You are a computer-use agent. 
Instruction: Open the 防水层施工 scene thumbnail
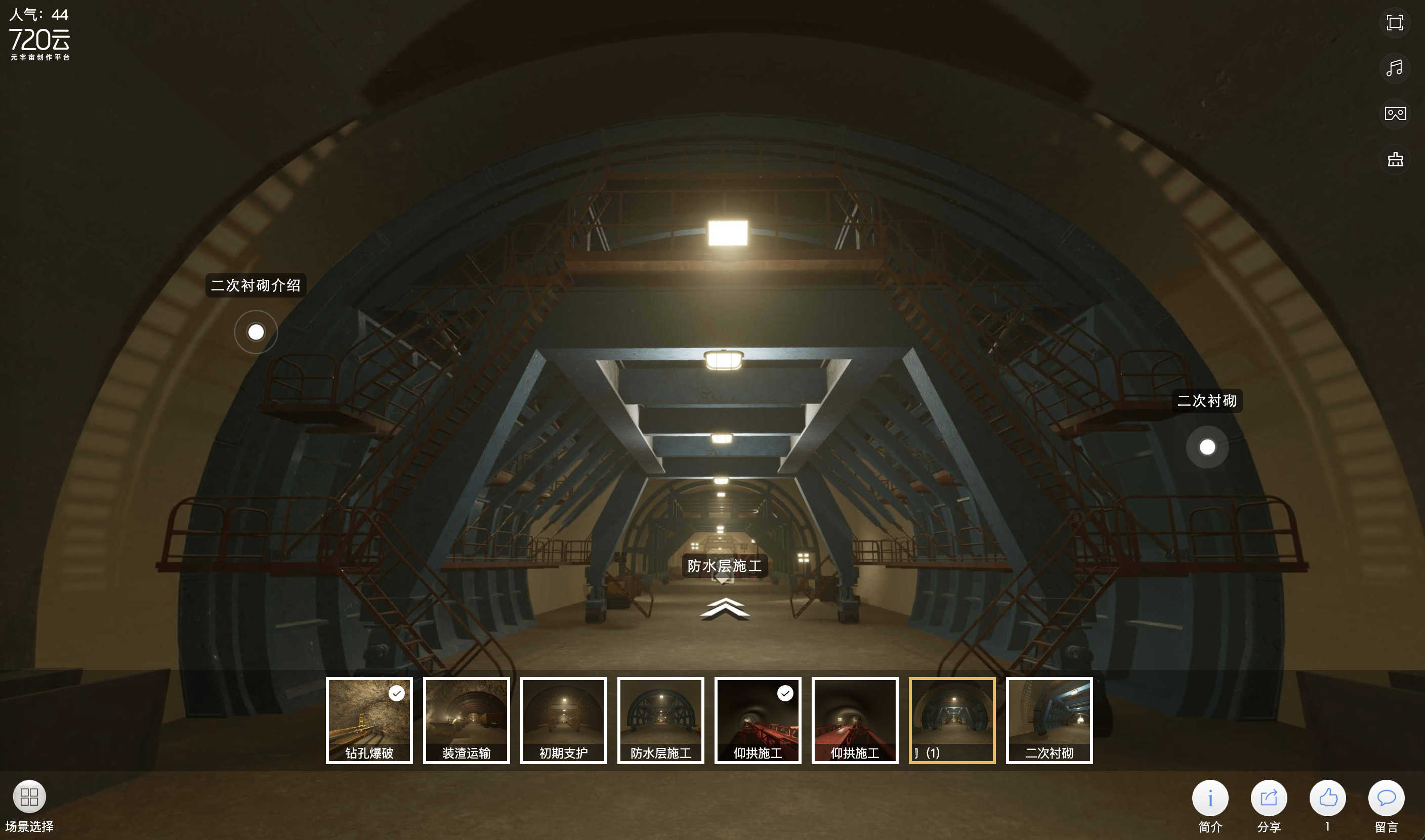pyautogui.click(x=660, y=720)
